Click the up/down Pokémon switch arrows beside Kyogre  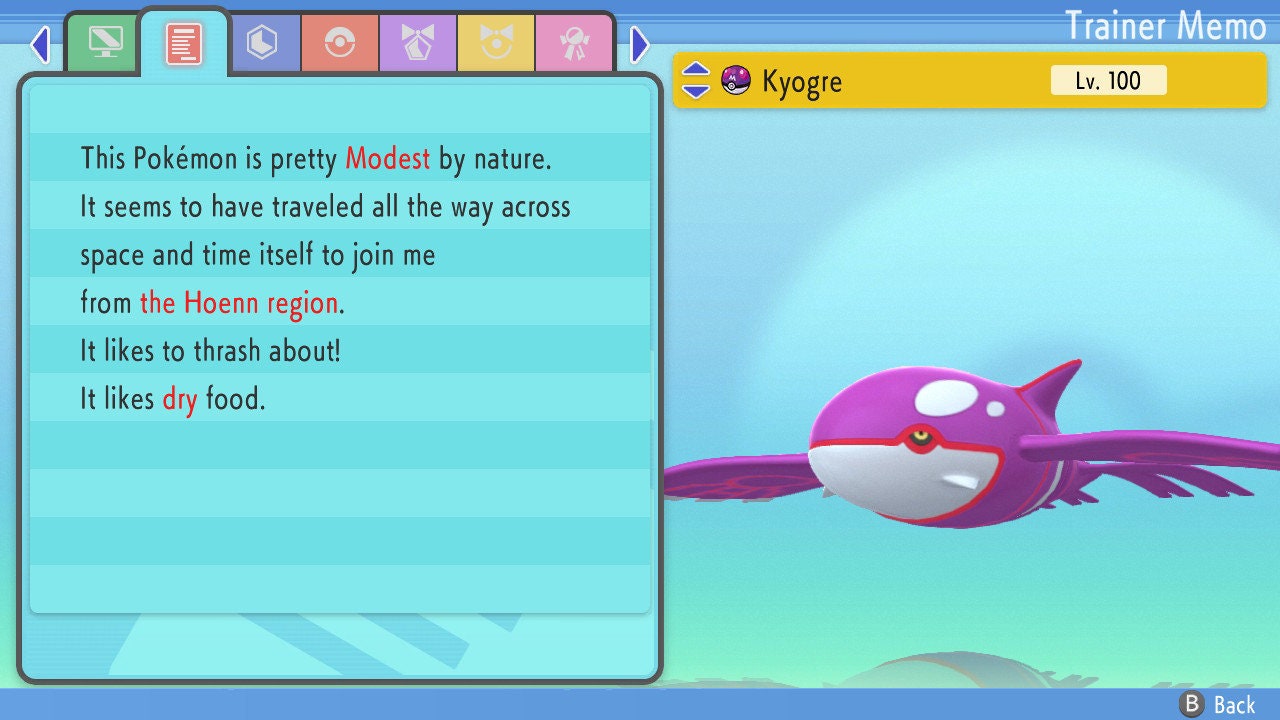[x=696, y=80]
